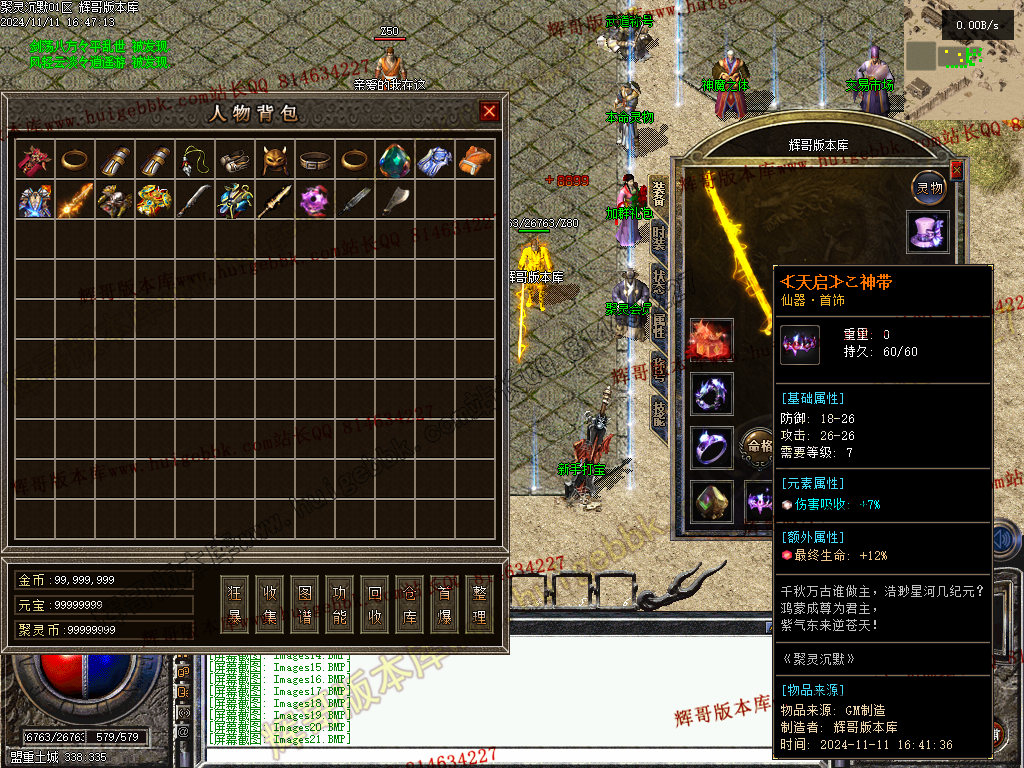Click the 功能 function button
Image resolution: width=1024 pixels, height=768 pixels.
coord(340,603)
